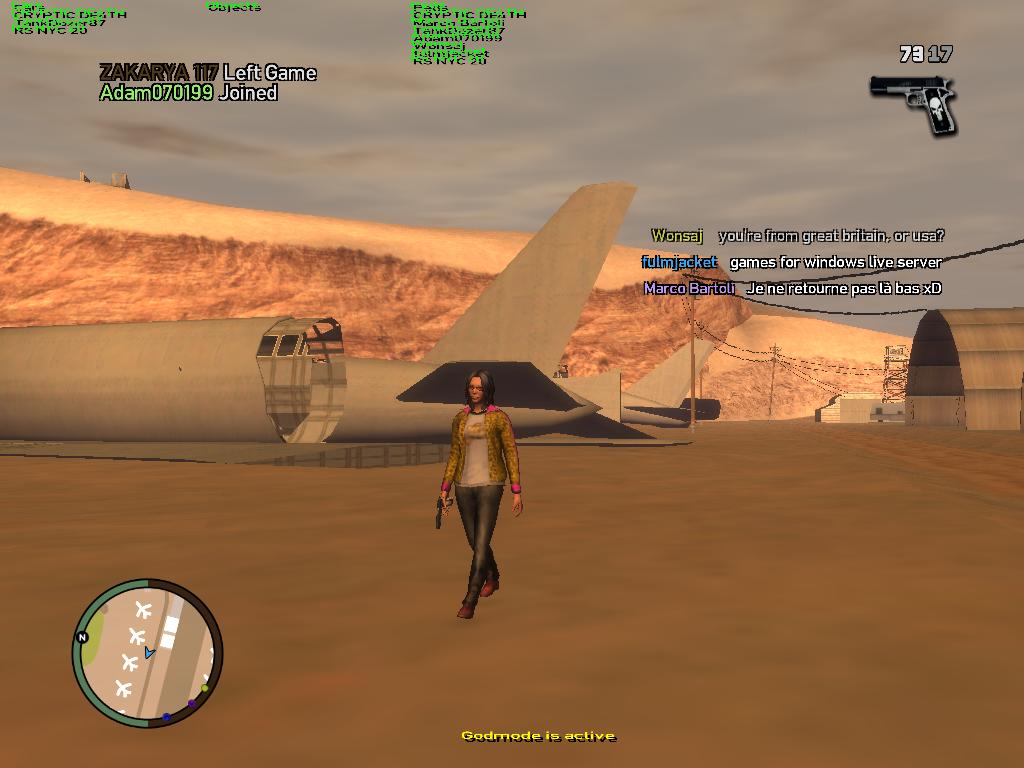Open Marco Bartoli's chat message
This screenshot has height=768, width=1024.
point(792,288)
